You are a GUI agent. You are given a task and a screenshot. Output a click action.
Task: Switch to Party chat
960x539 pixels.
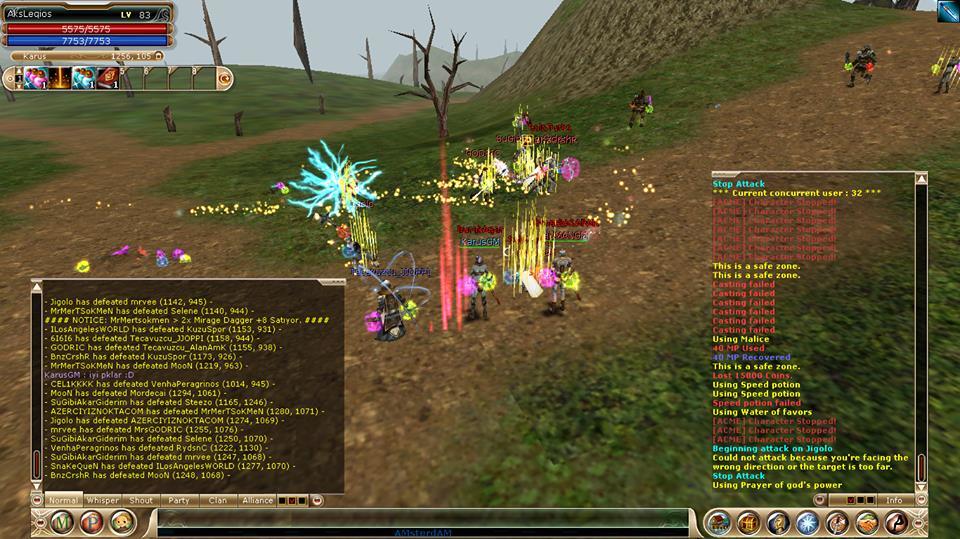click(x=179, y=500)
